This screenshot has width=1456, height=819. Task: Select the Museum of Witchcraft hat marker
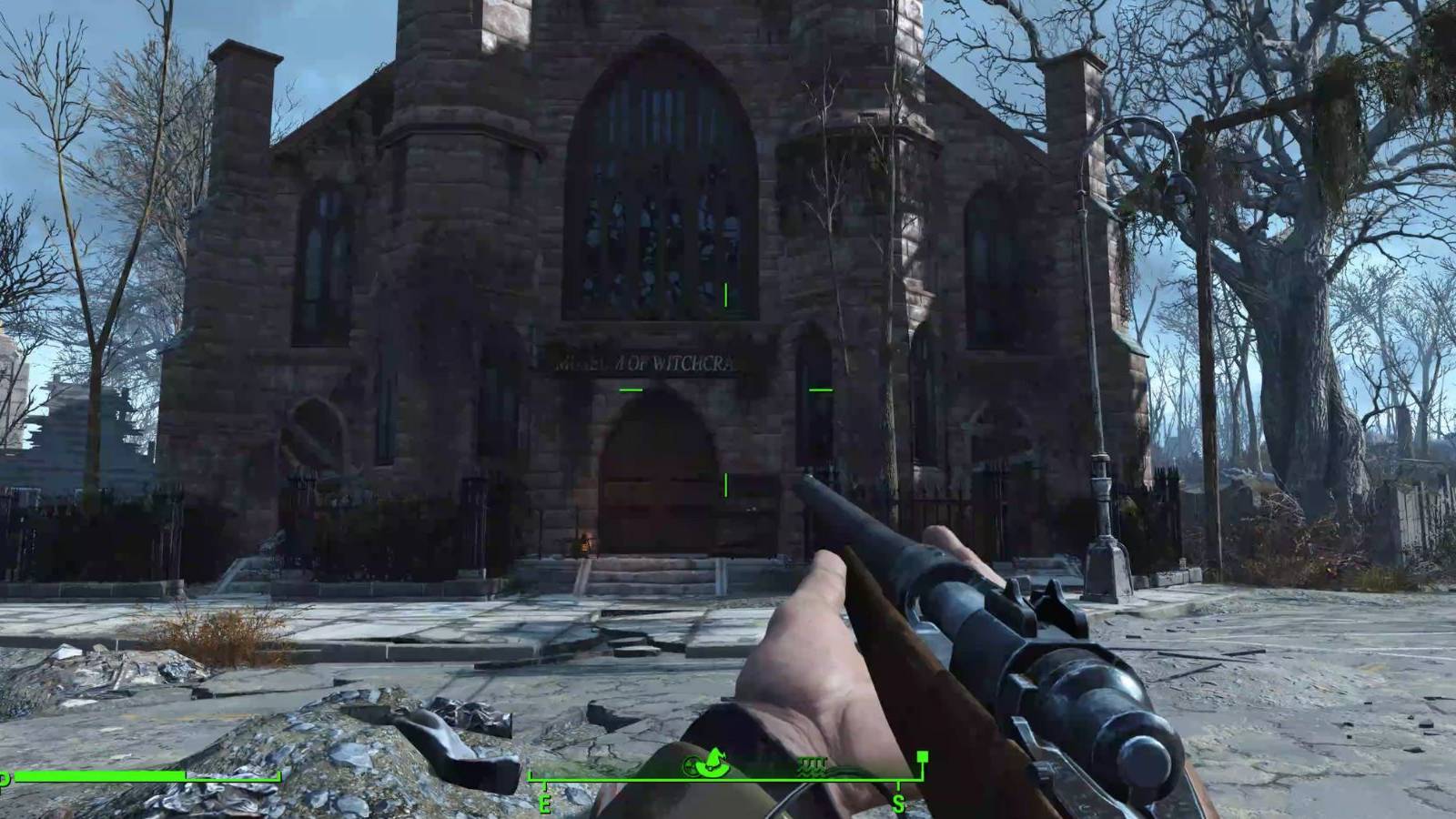(x=713, y=763)
